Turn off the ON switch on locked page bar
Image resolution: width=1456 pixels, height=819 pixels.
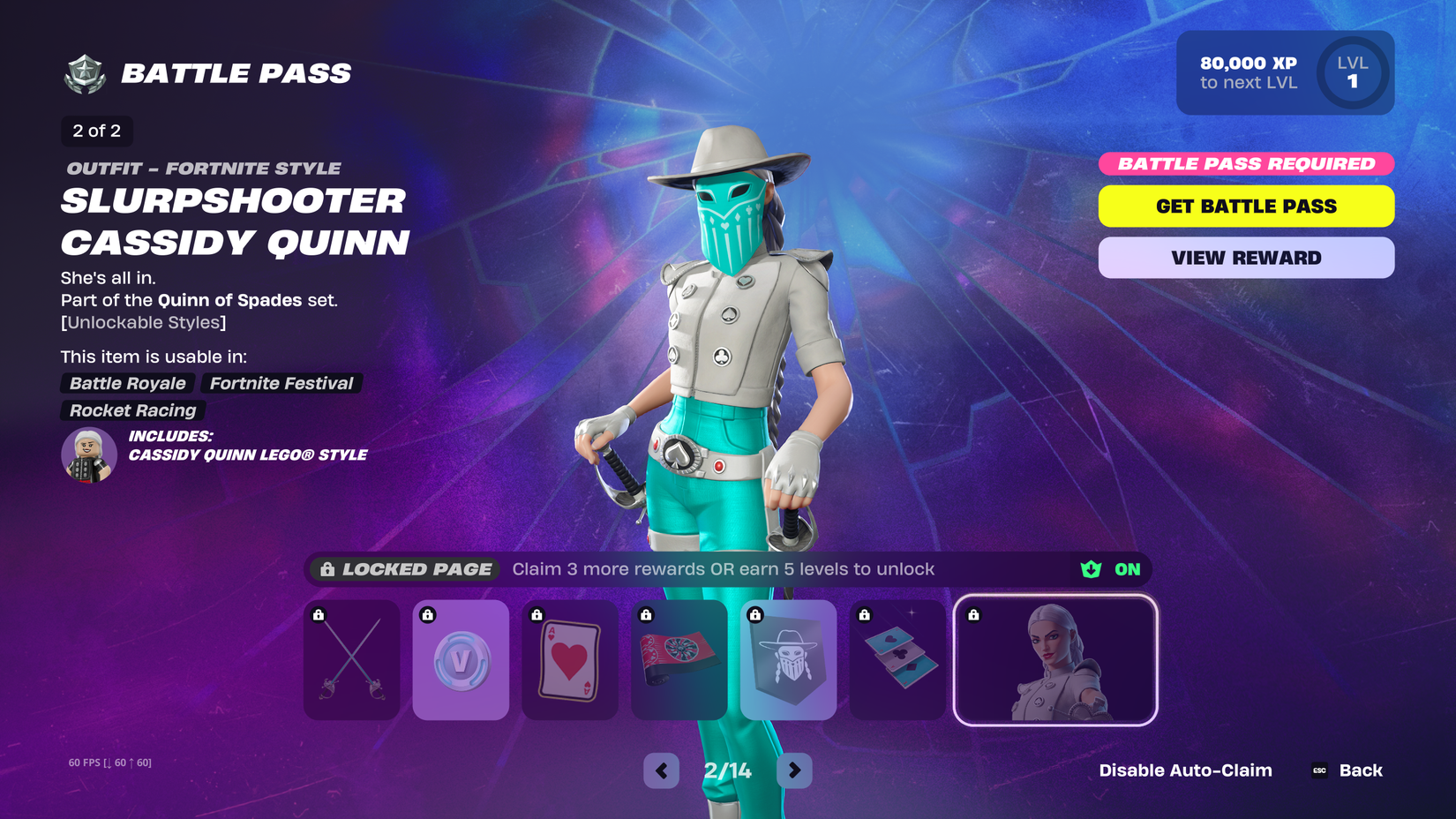1125,569
